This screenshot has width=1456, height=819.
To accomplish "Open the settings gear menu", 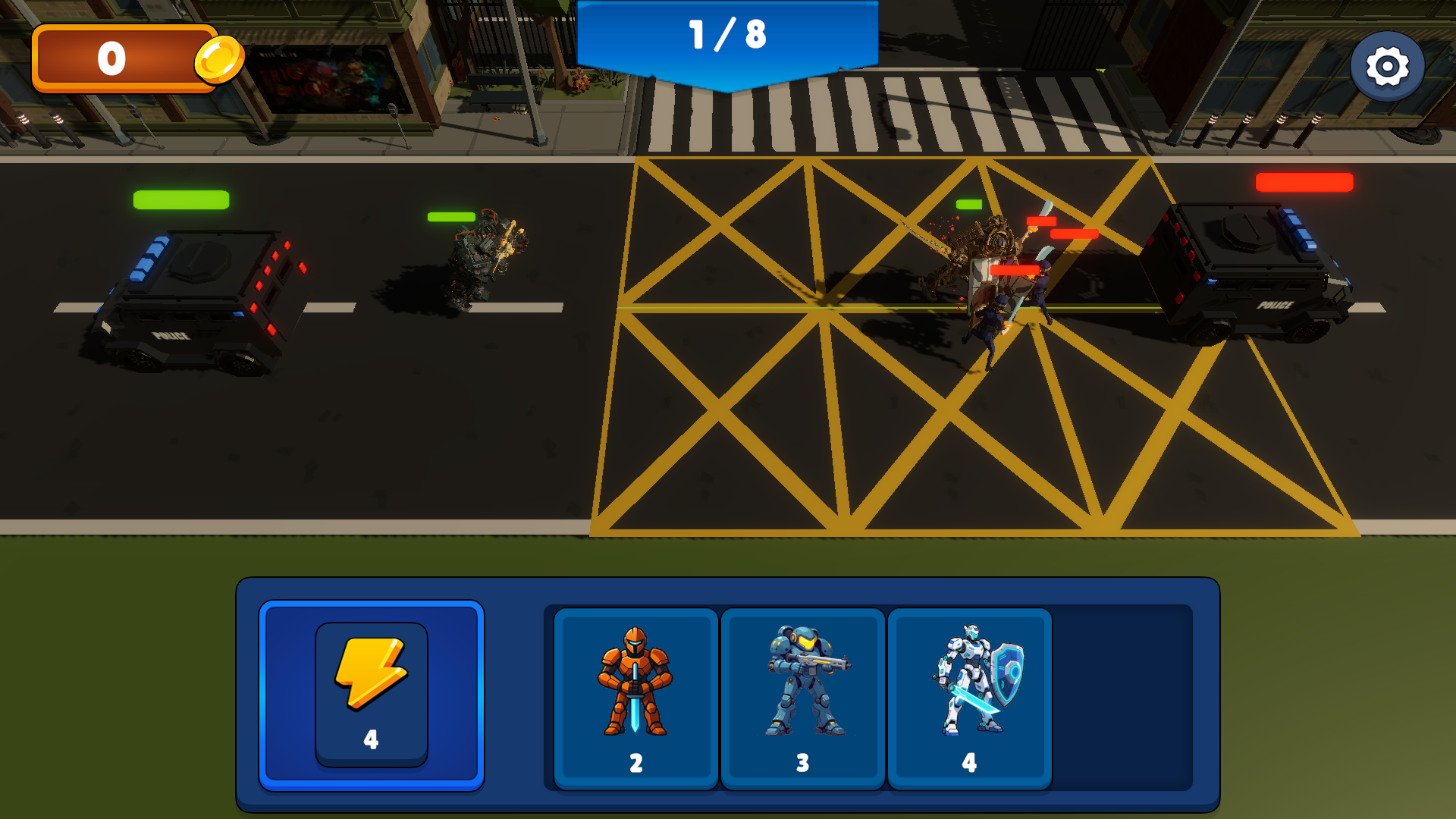I will (x=1389, y=66).
